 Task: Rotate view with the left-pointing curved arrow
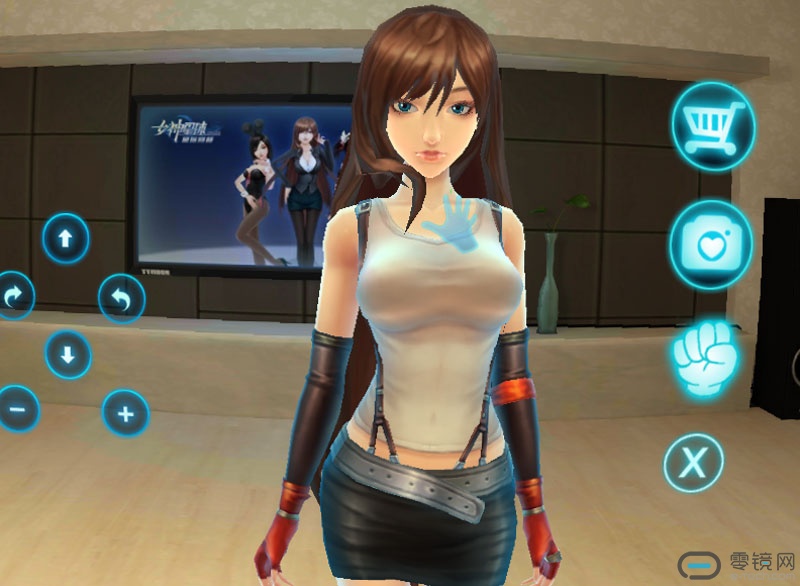[122, 297]
